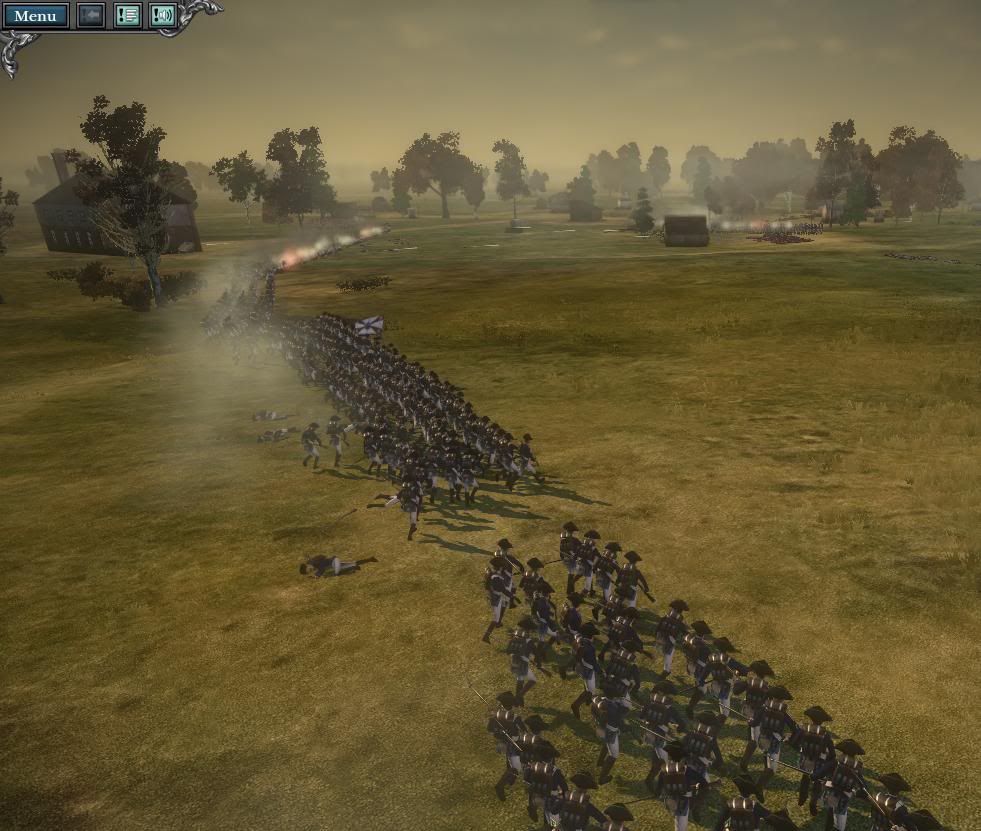Viewport: 981px width, 831px height.
Task: Toggle the text notifications list icon
Action: [127, 16]
